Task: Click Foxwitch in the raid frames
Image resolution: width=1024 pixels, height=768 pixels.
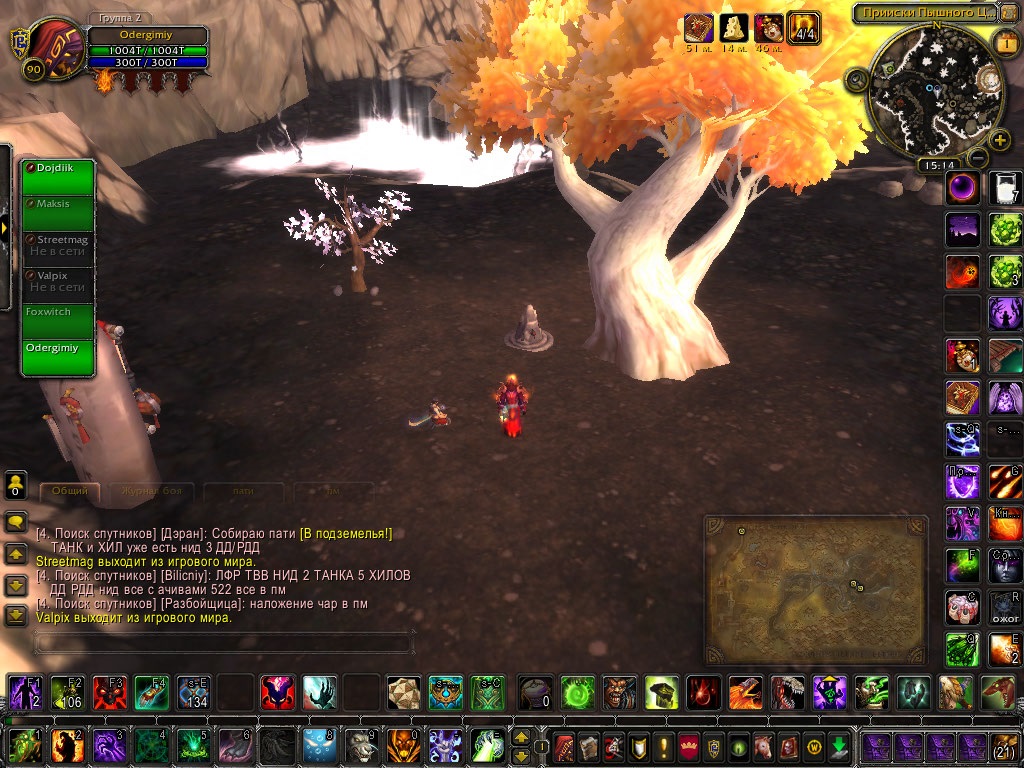Action: [58, 322]
